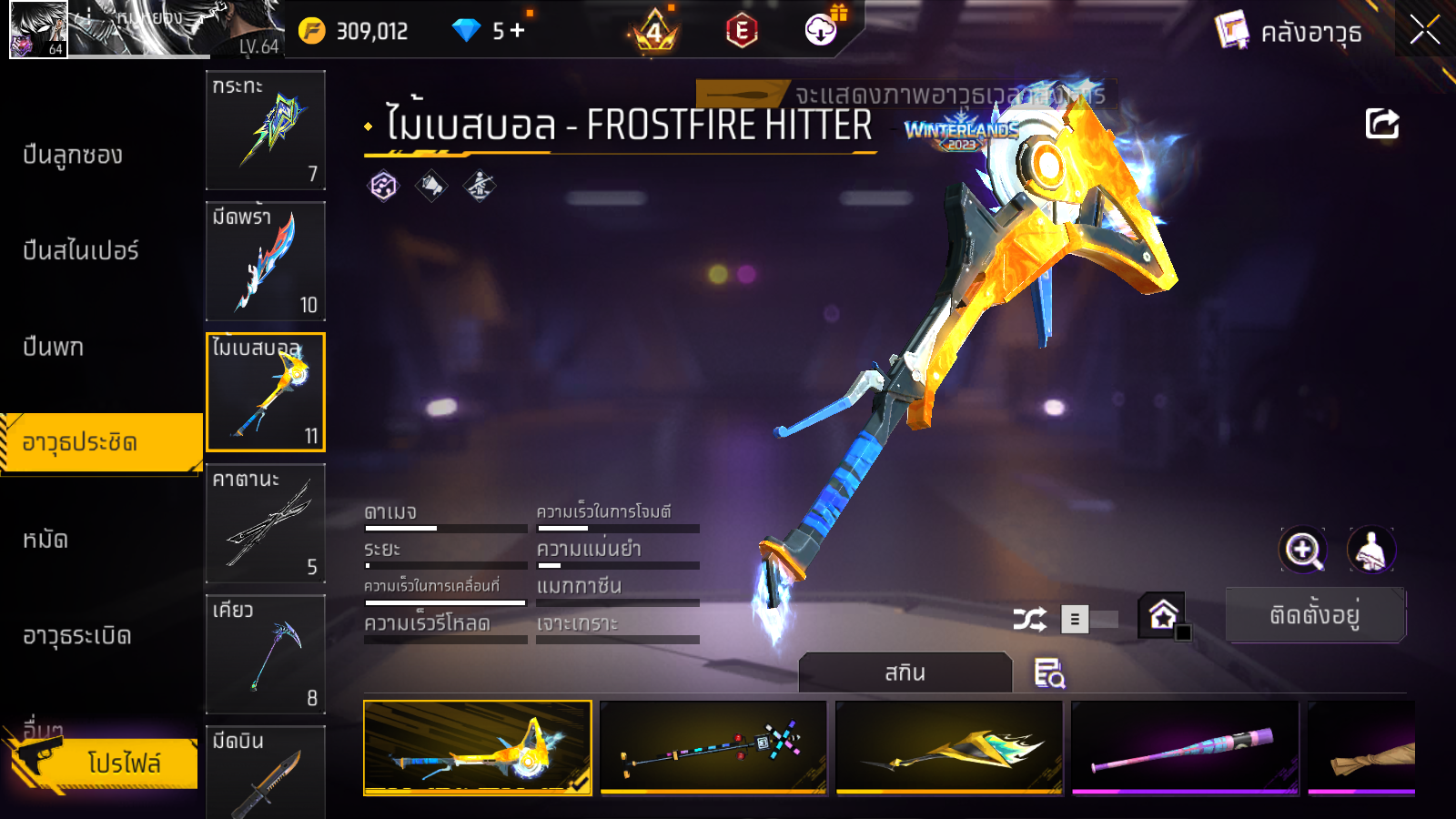
Task: Select the กระทะ pan weapon slot
Action: coord(266,130)
